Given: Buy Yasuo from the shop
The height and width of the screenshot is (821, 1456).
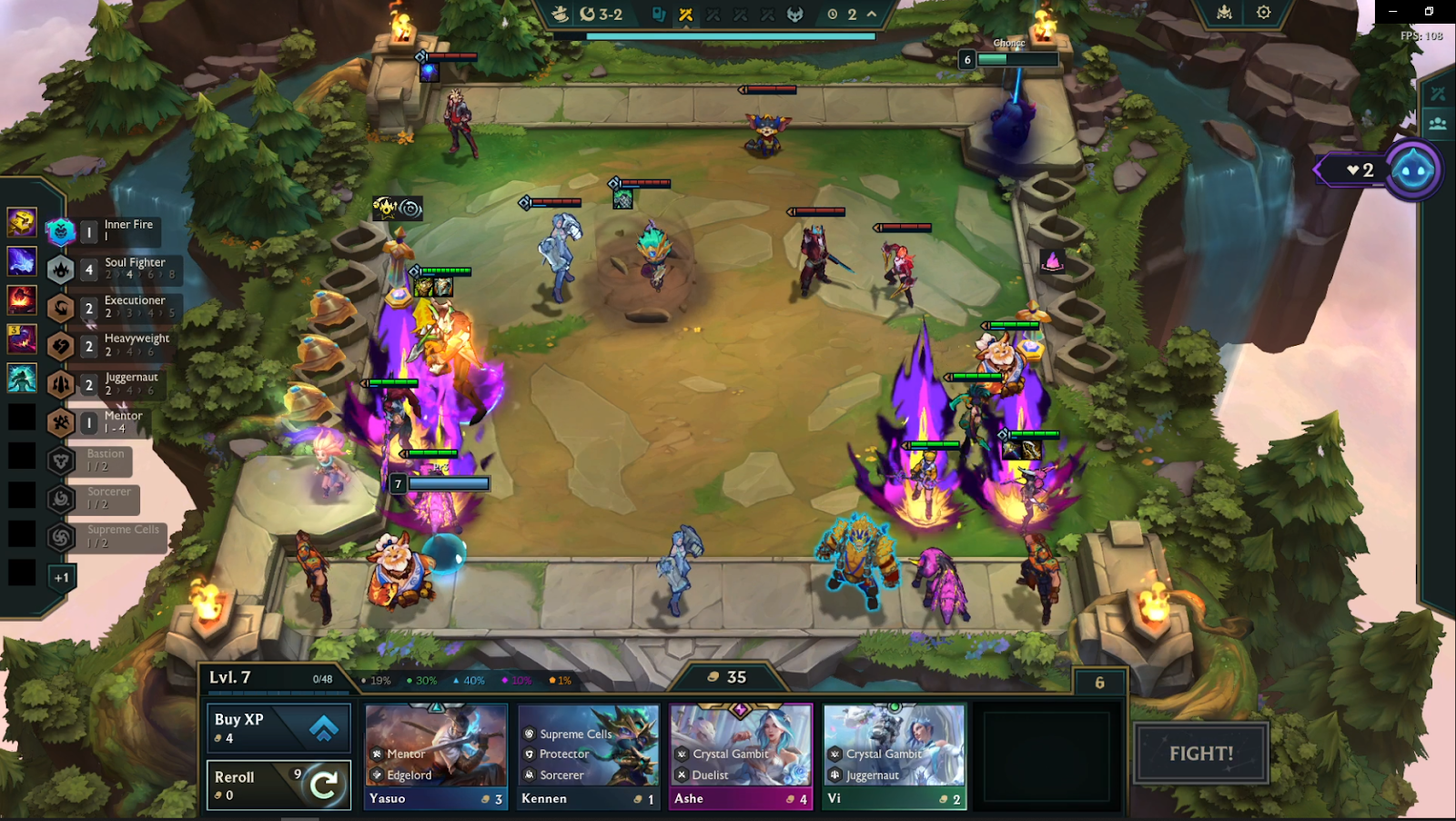Looking at the screenshot, I should click(436, 755).
